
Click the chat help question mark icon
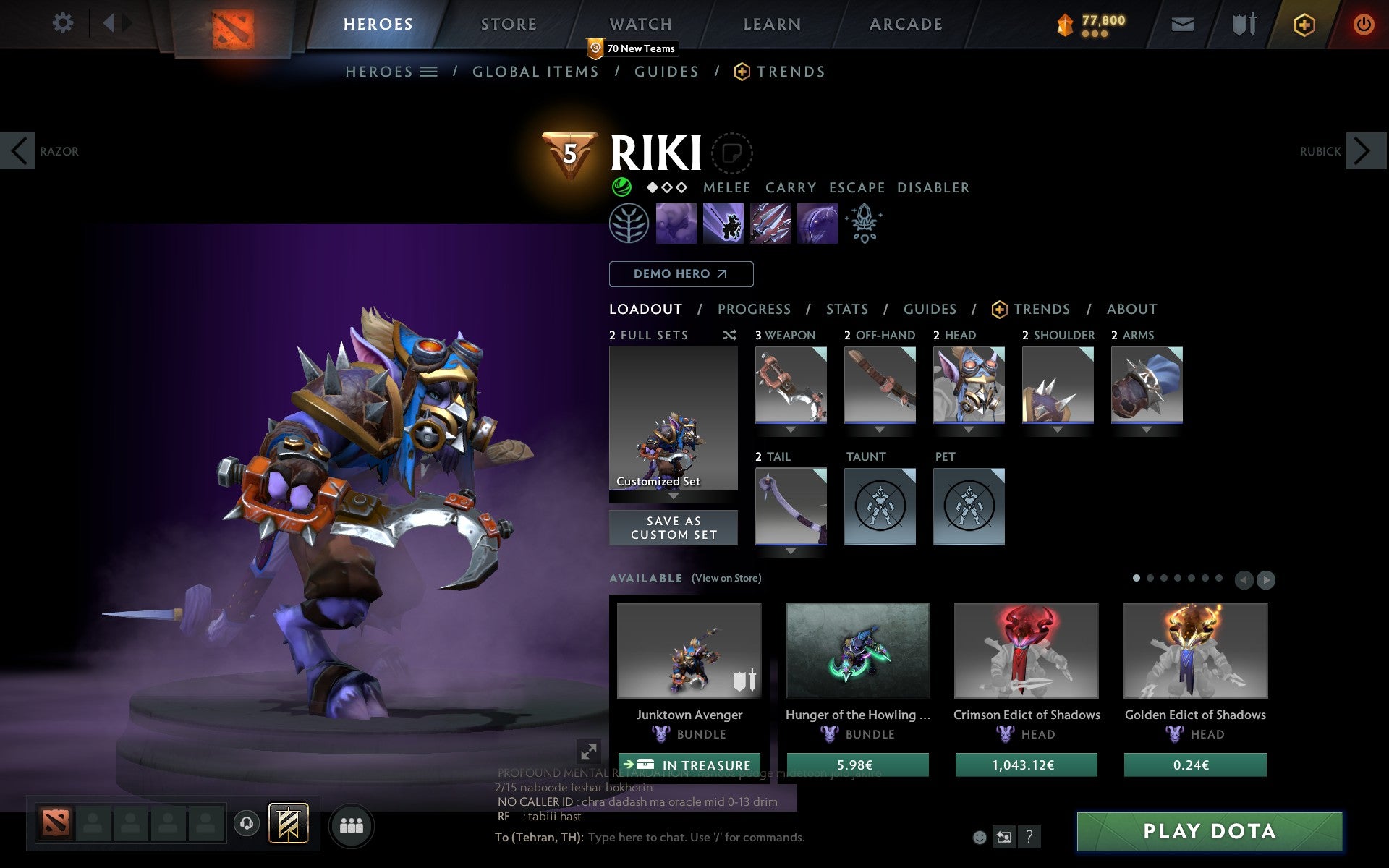click(x=1029, y=838)
